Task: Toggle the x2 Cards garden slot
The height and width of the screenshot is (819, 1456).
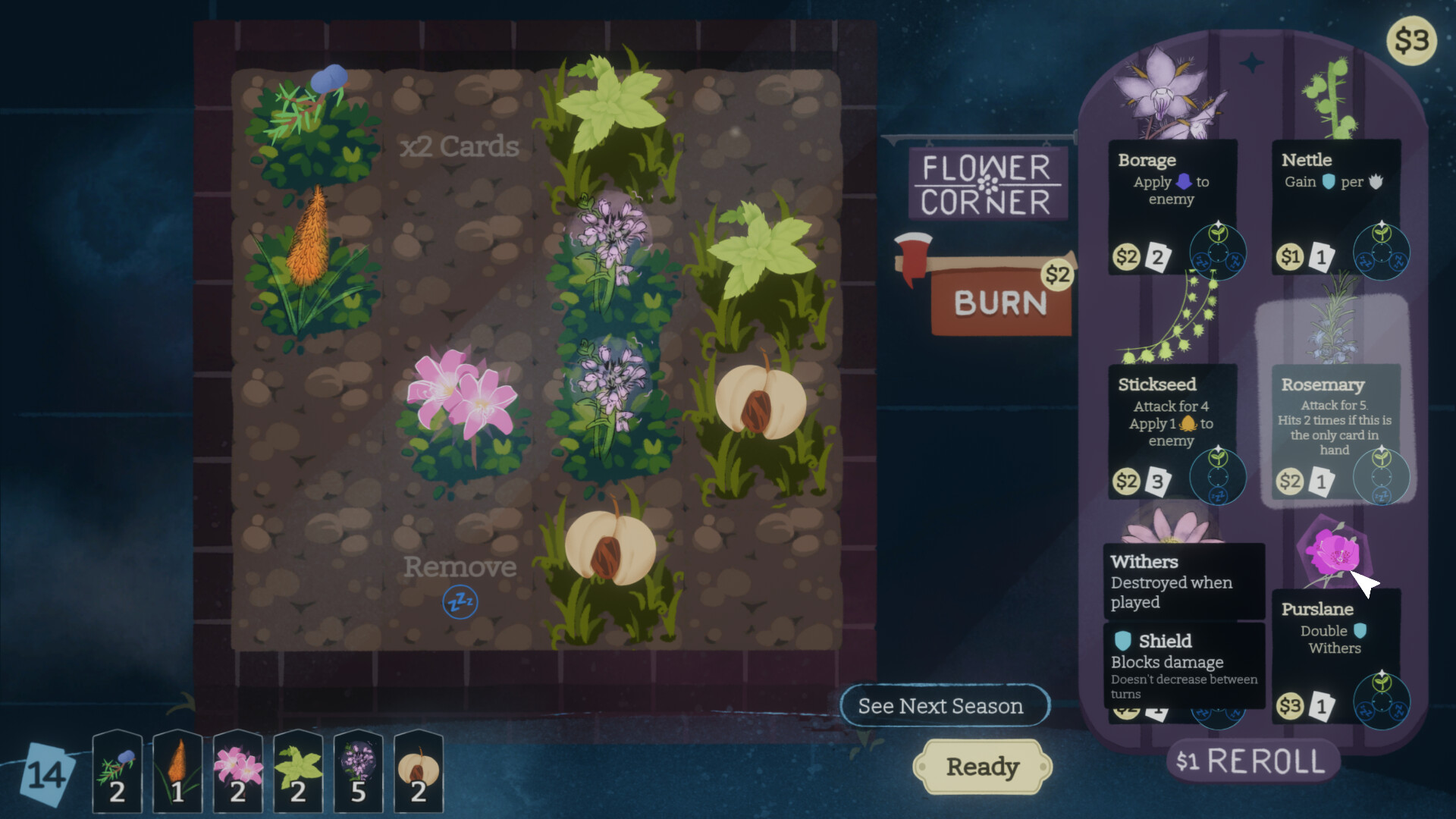Action: [x=460, y=146]
